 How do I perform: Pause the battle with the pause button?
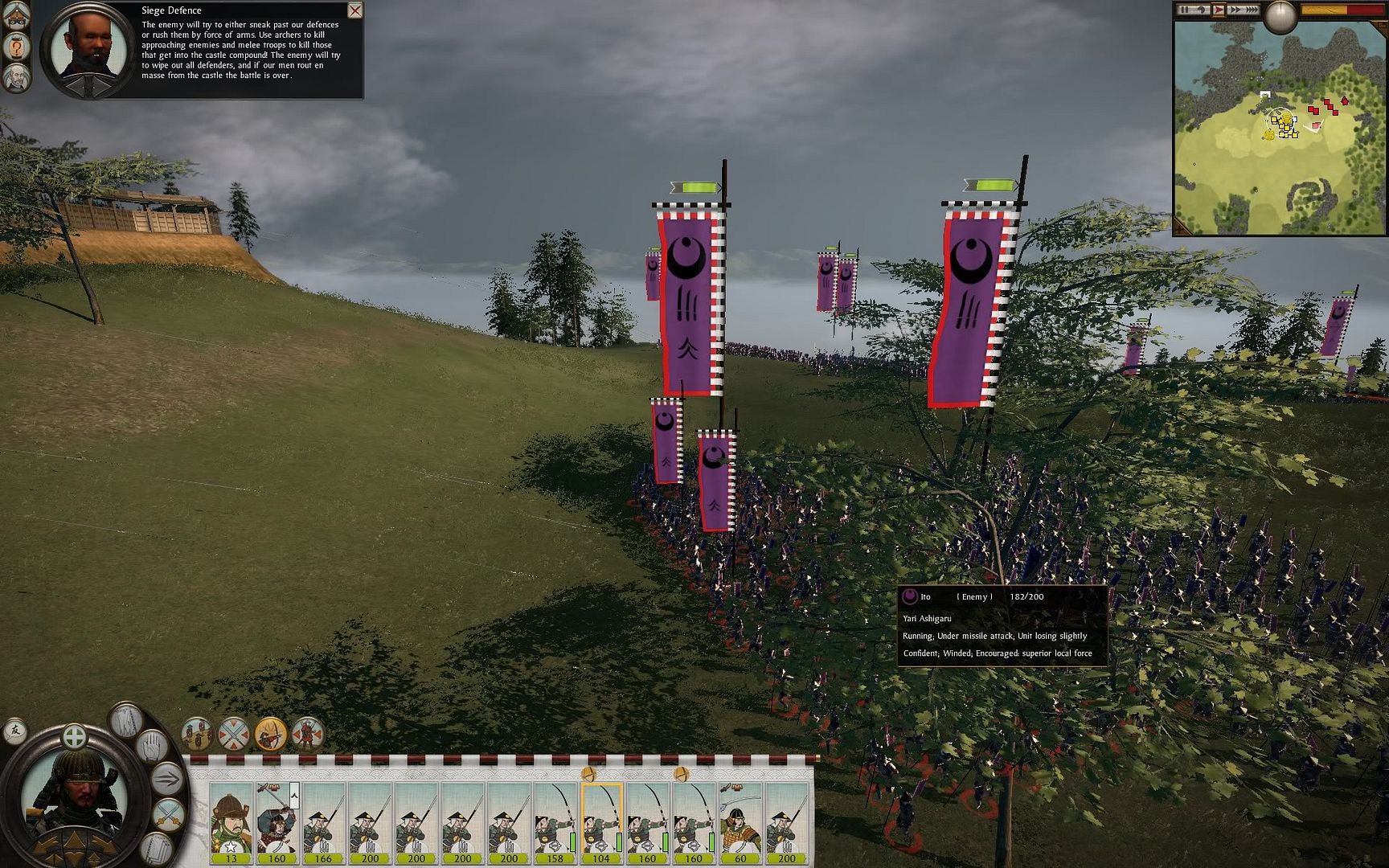pos(1185,10)
